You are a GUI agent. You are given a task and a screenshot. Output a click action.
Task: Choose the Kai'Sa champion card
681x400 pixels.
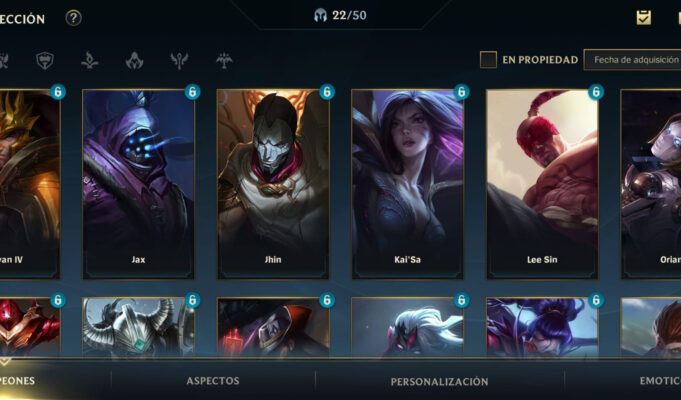coord(407,184)
